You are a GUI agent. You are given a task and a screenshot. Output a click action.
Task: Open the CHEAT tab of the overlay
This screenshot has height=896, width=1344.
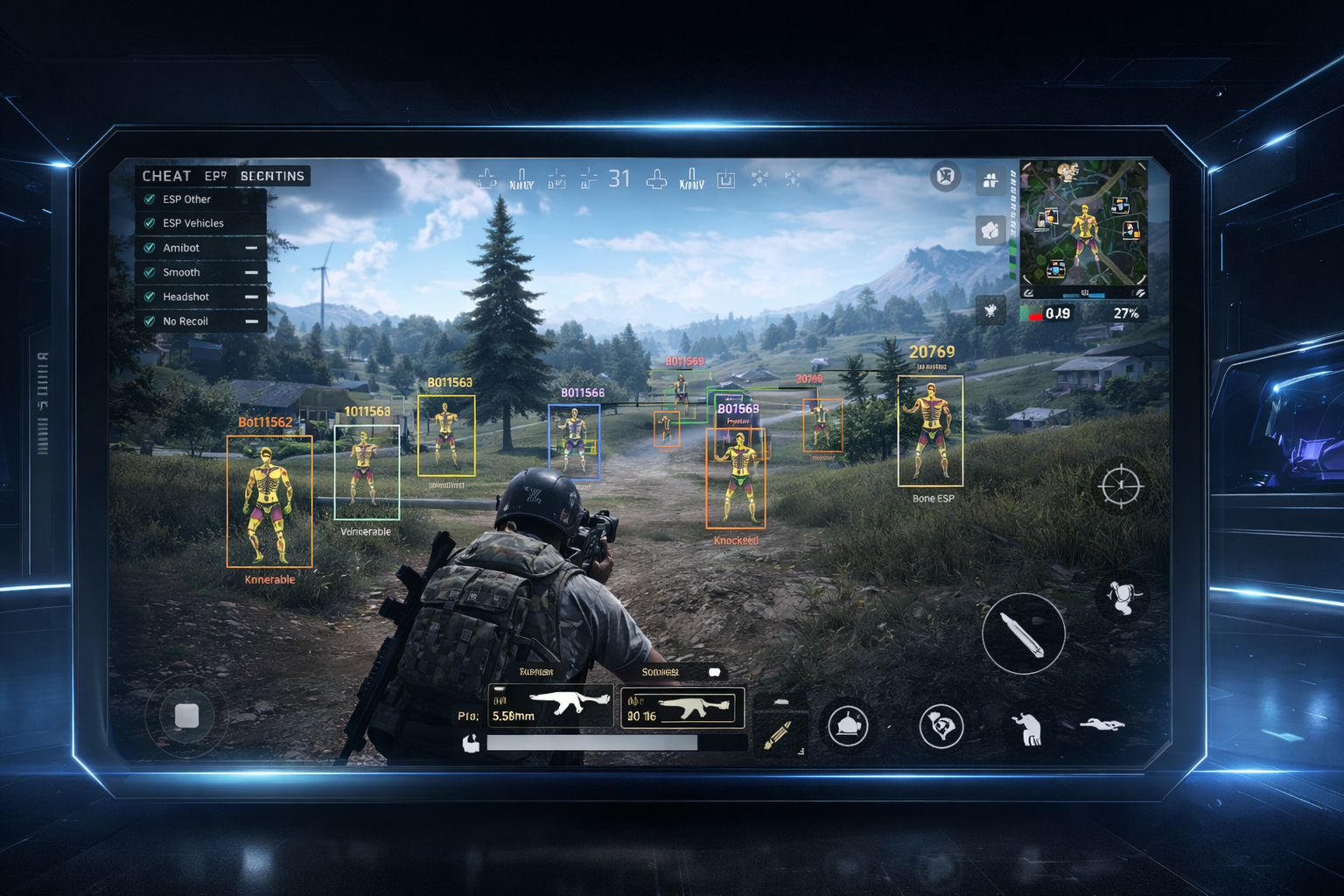click(166, 176)
